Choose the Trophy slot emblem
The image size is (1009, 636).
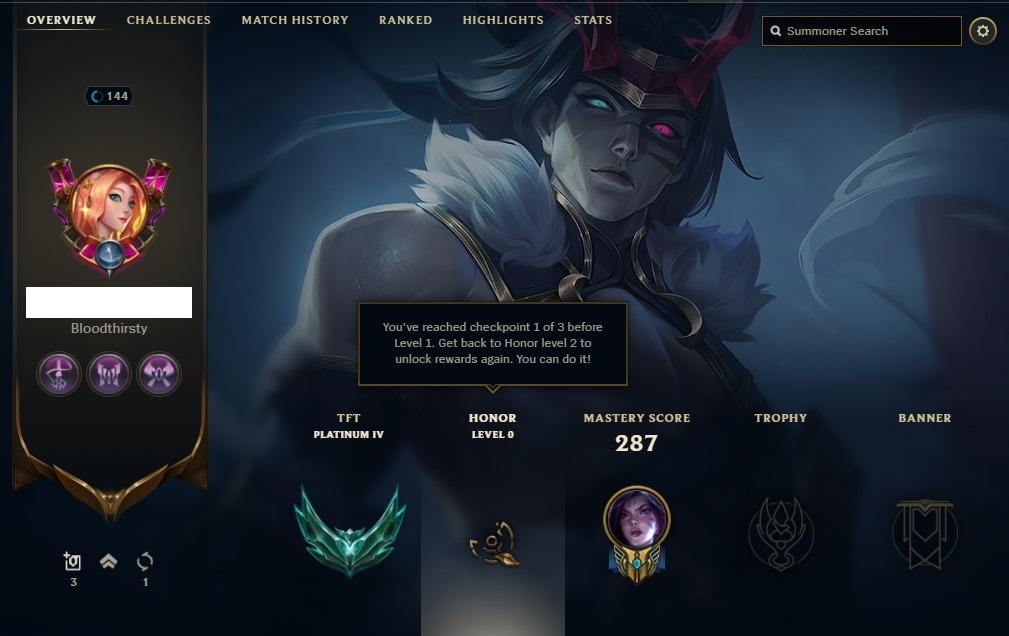[780, 533]
